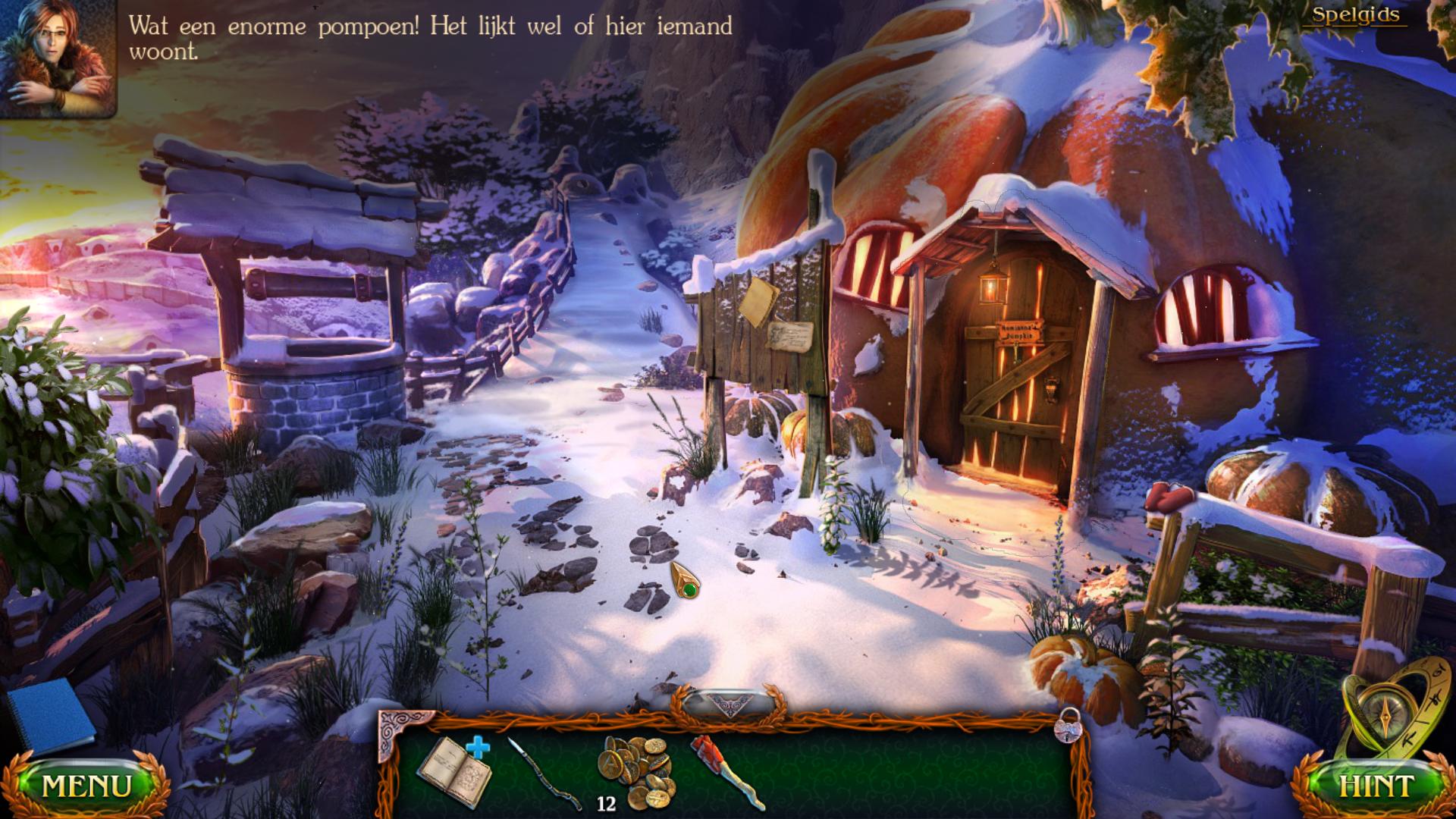Screen dimensions: 1456x819
Task: Open the Spelgids strategy guide
Action: pyautogui.click(x=1356, y=15)
